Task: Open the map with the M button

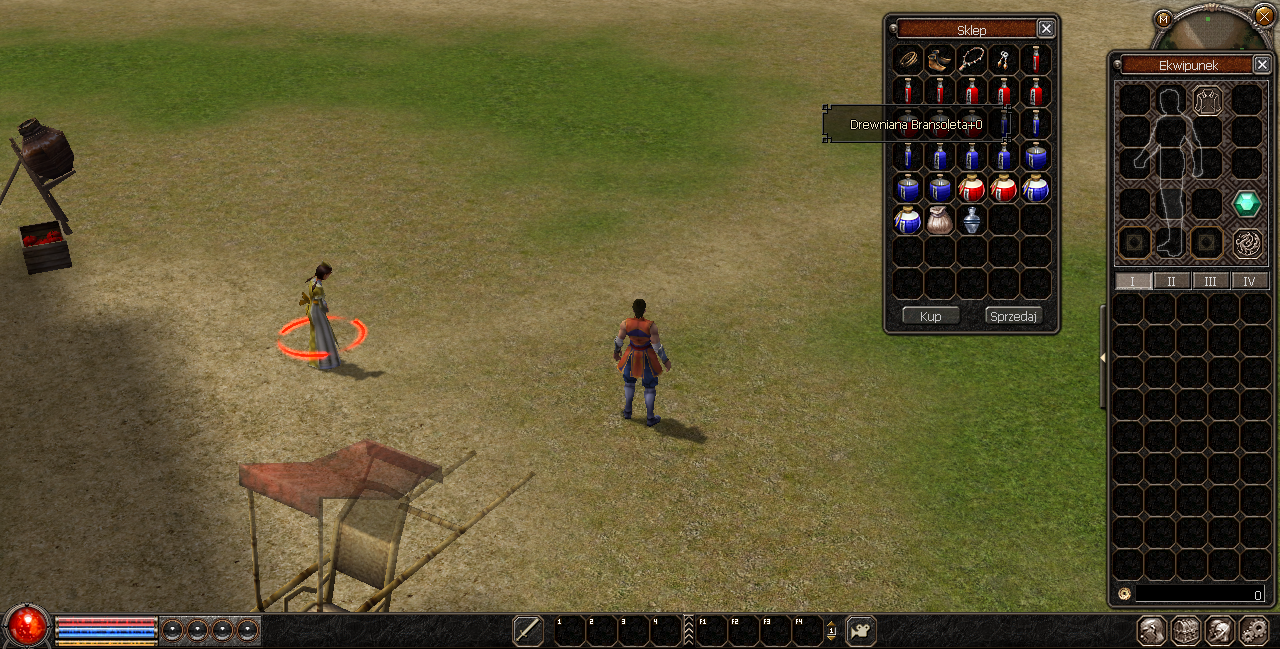Action: (1163, 18)
